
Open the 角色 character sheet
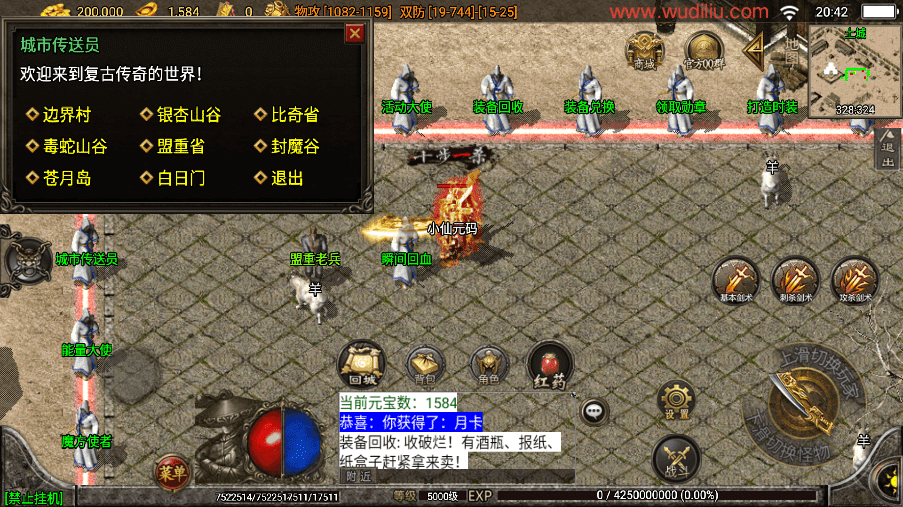point(489,366)
